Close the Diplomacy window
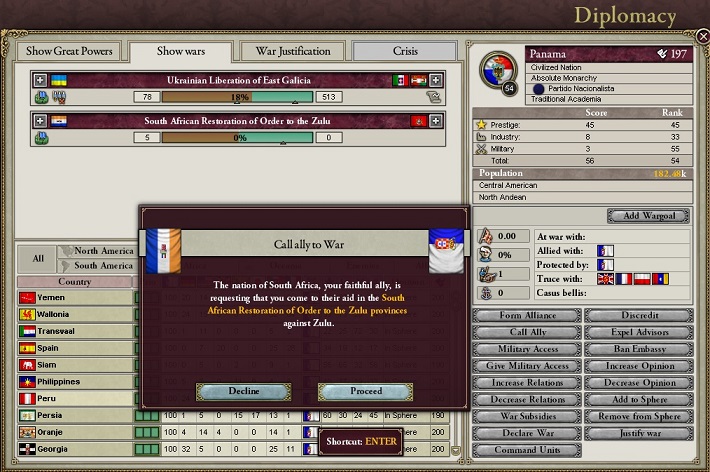 [702, 36]
